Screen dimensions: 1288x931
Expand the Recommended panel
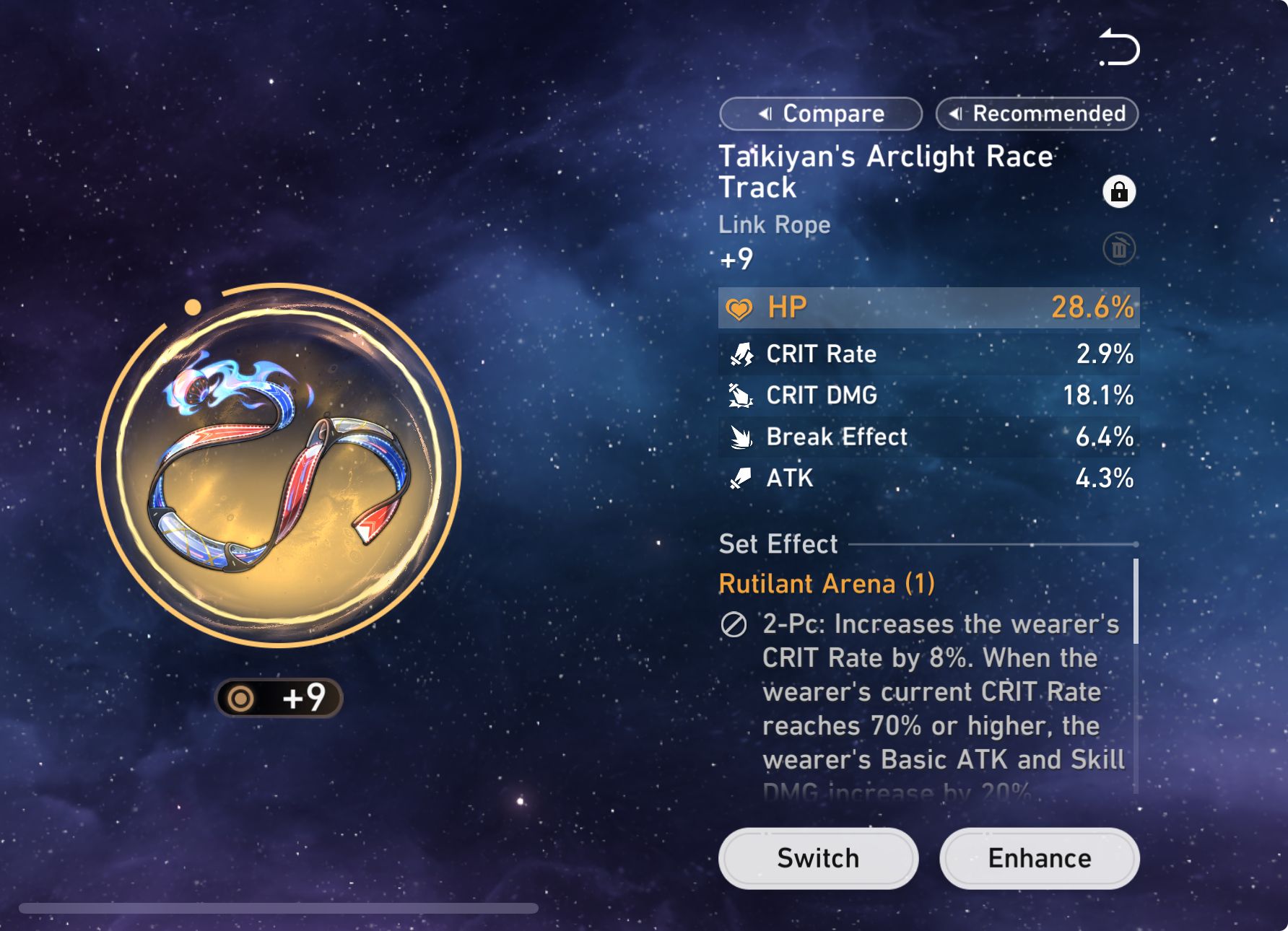click(1036, 113)
